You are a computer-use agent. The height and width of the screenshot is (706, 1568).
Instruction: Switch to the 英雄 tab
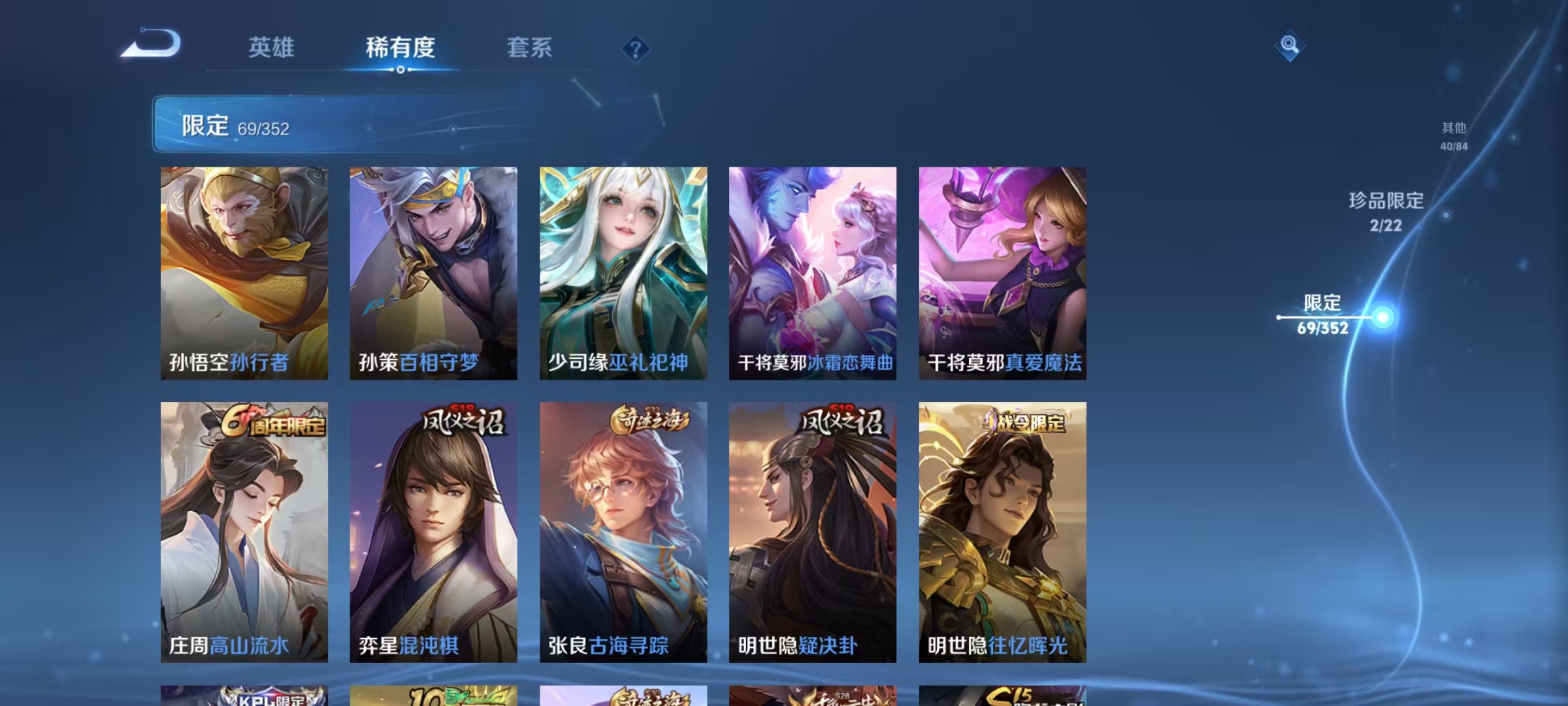coord(270,48)
